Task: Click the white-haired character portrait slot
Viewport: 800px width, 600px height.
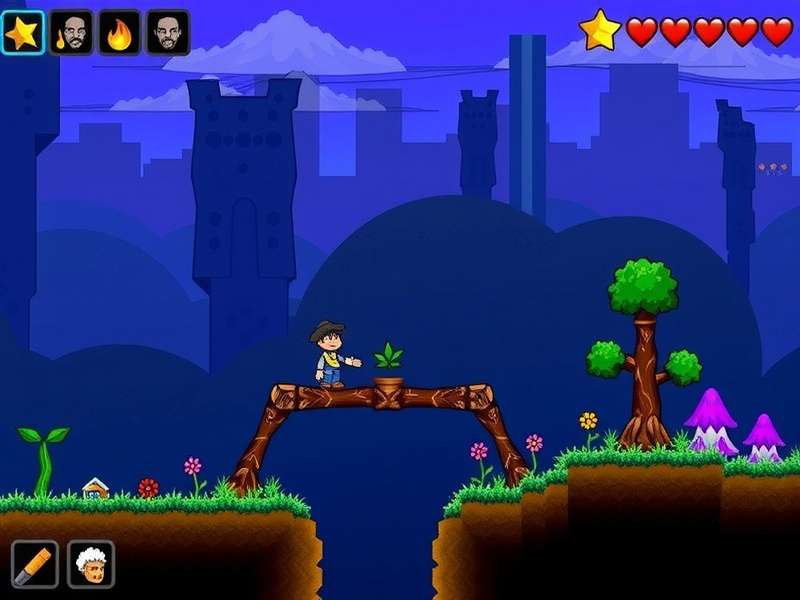Action: pos(91,564)
